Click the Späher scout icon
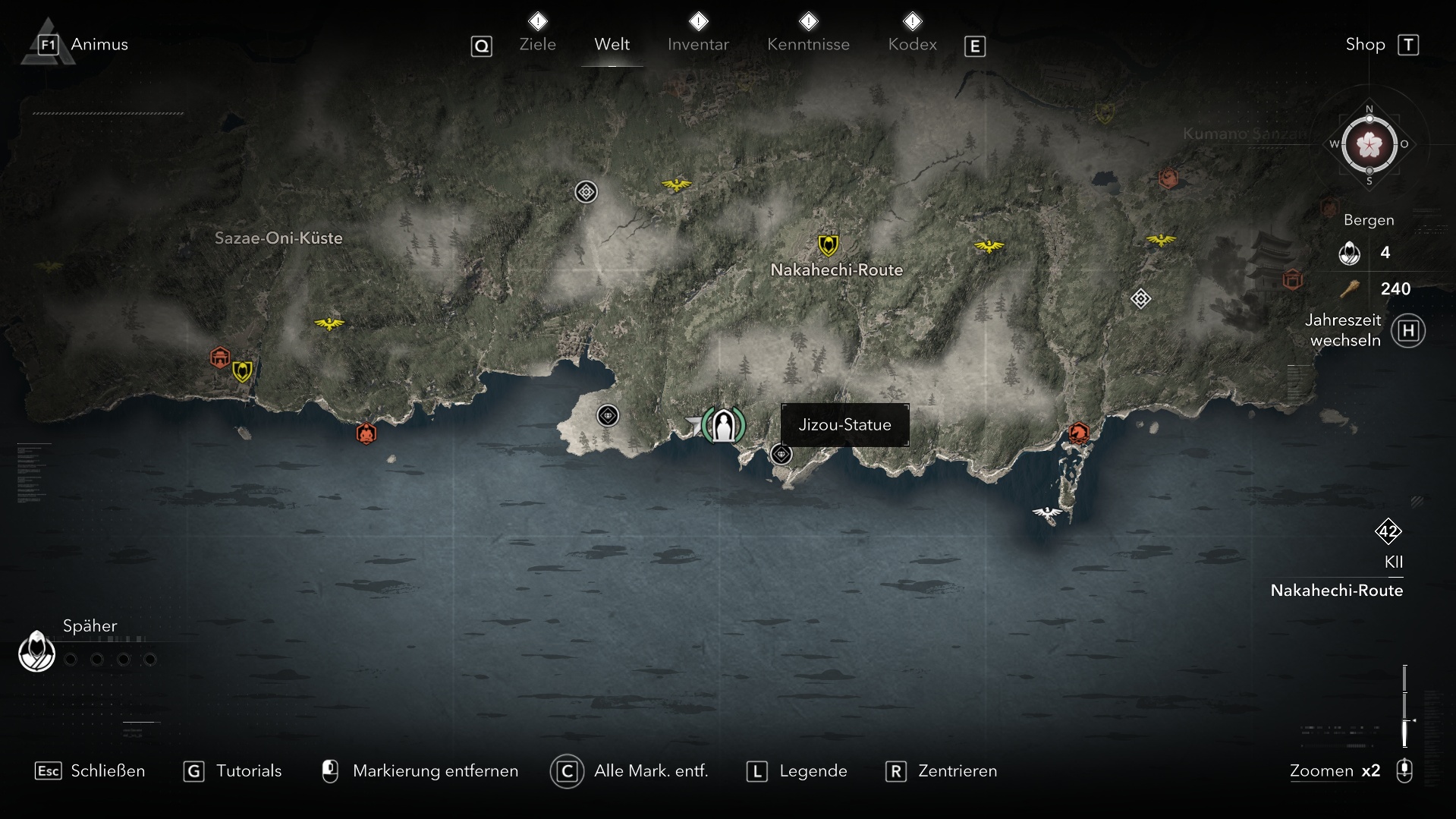Viewport: 1456px width, 819px height. point(36,651)
